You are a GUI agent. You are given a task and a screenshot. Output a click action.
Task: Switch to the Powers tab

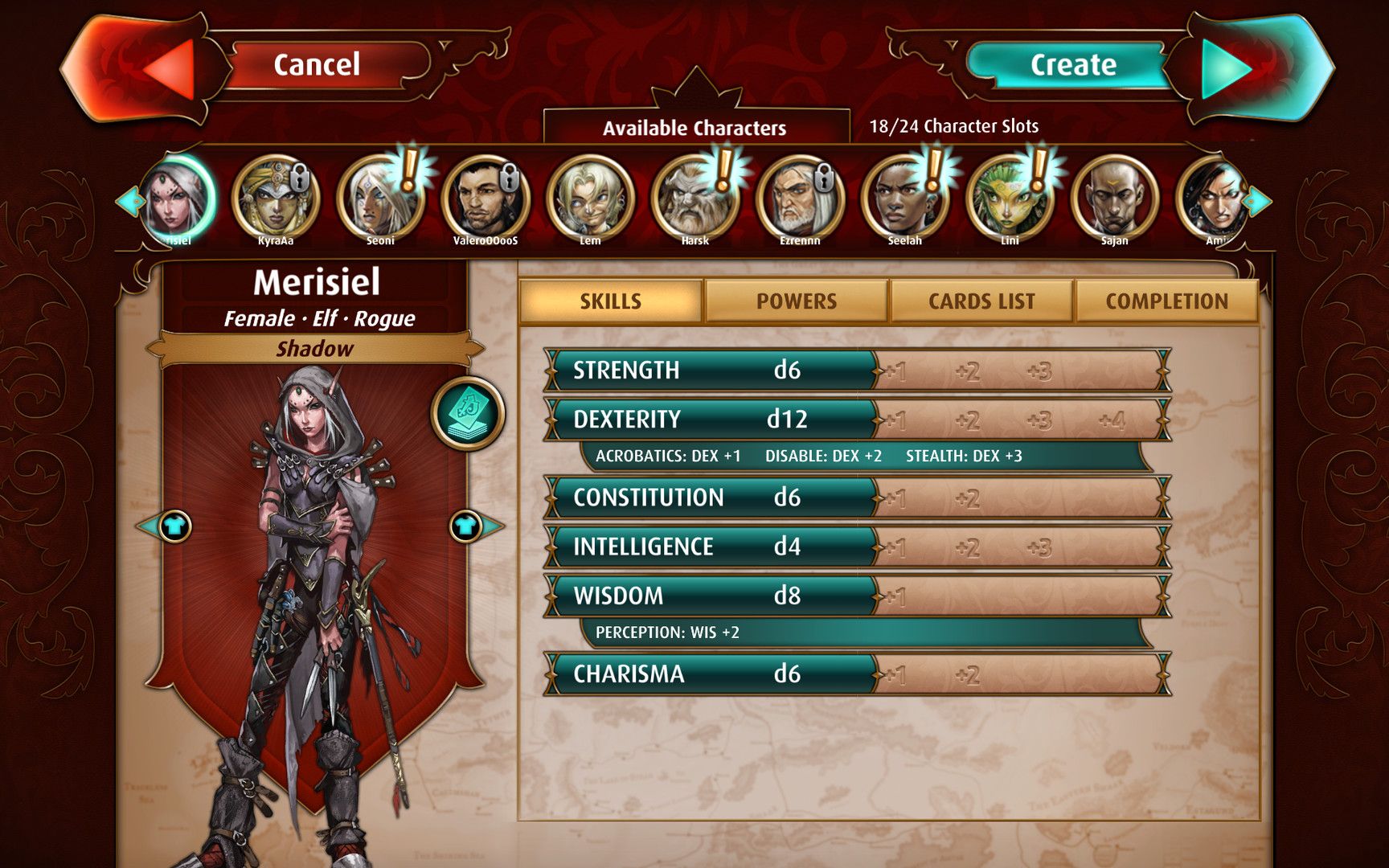tap(796, 301)
